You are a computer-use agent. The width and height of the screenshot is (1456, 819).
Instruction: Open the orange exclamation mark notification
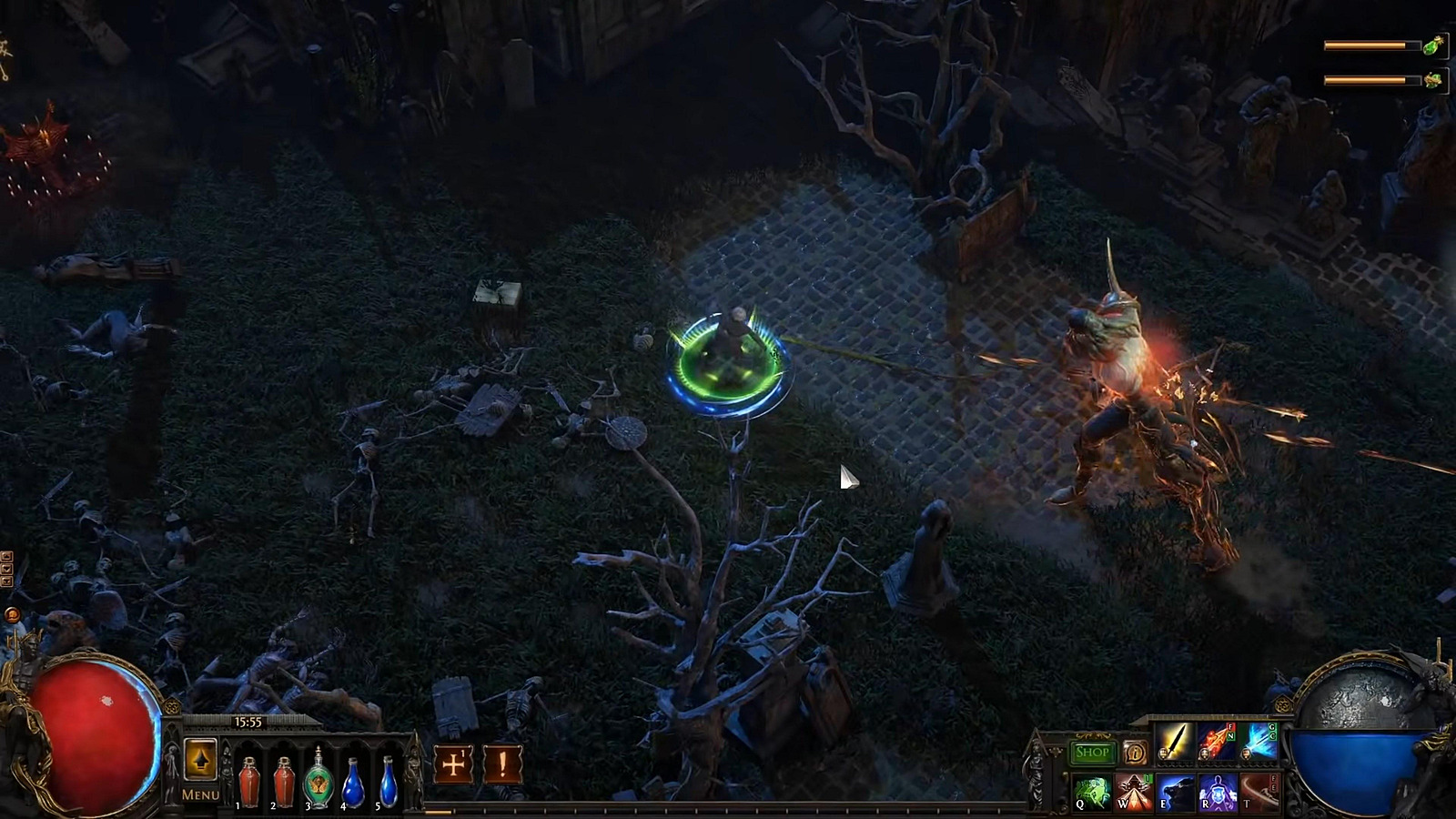[x=502, y=764]
